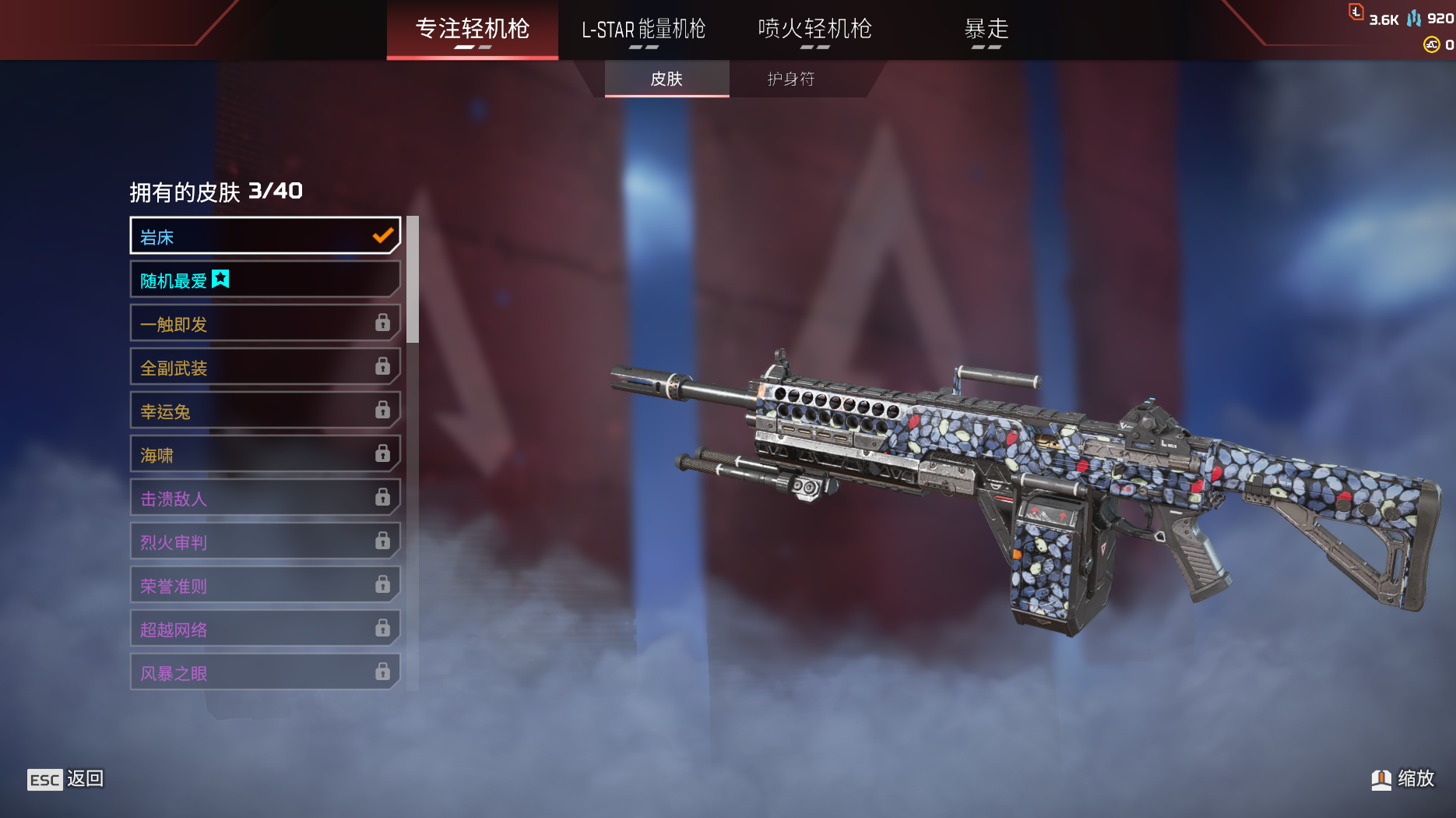This screenshot has width=1456, height=818.
Task: Preview the 击溃敌人 skin
Action: (265, 498)
